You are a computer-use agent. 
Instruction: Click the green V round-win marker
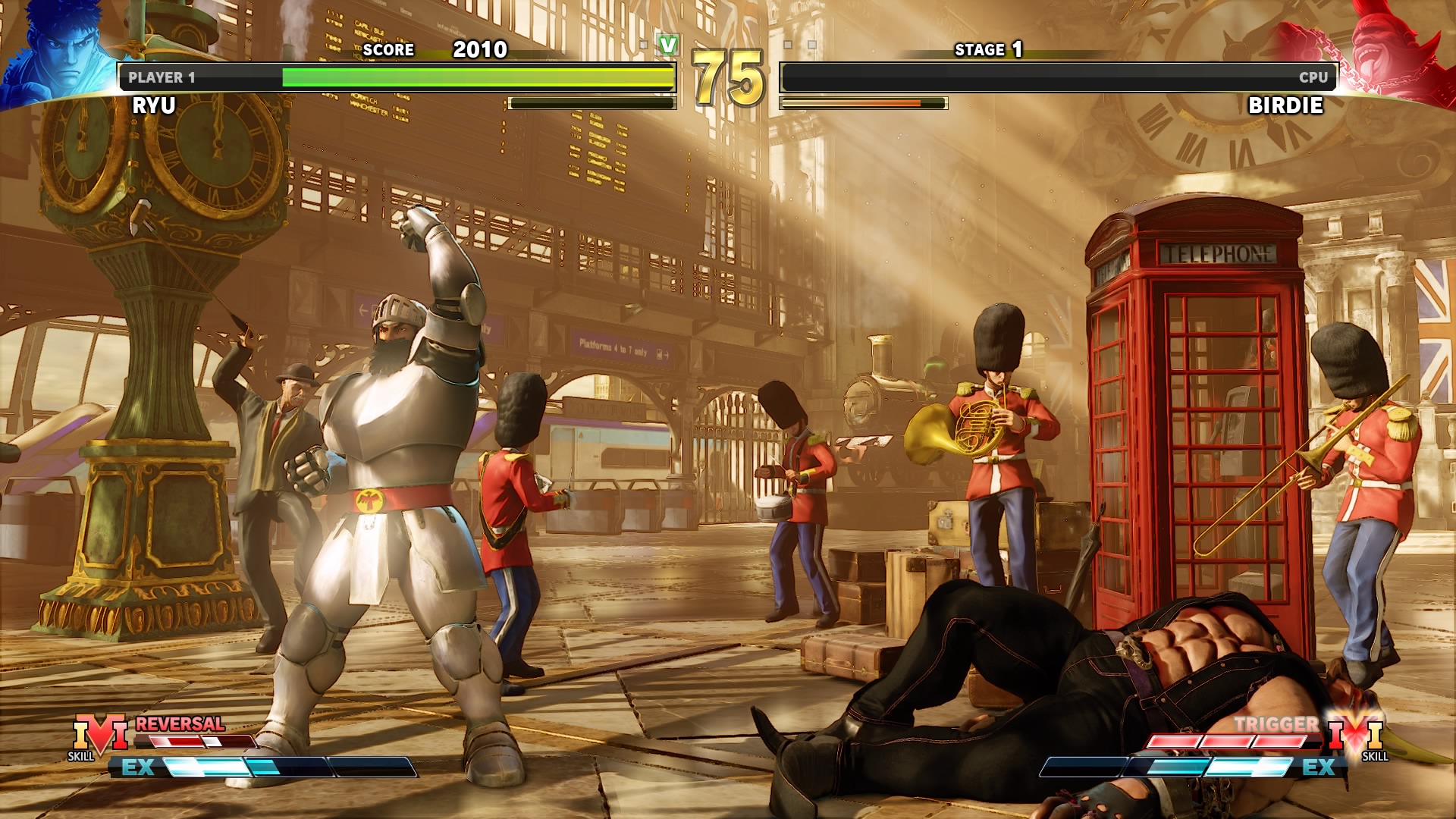click(667, 45)
